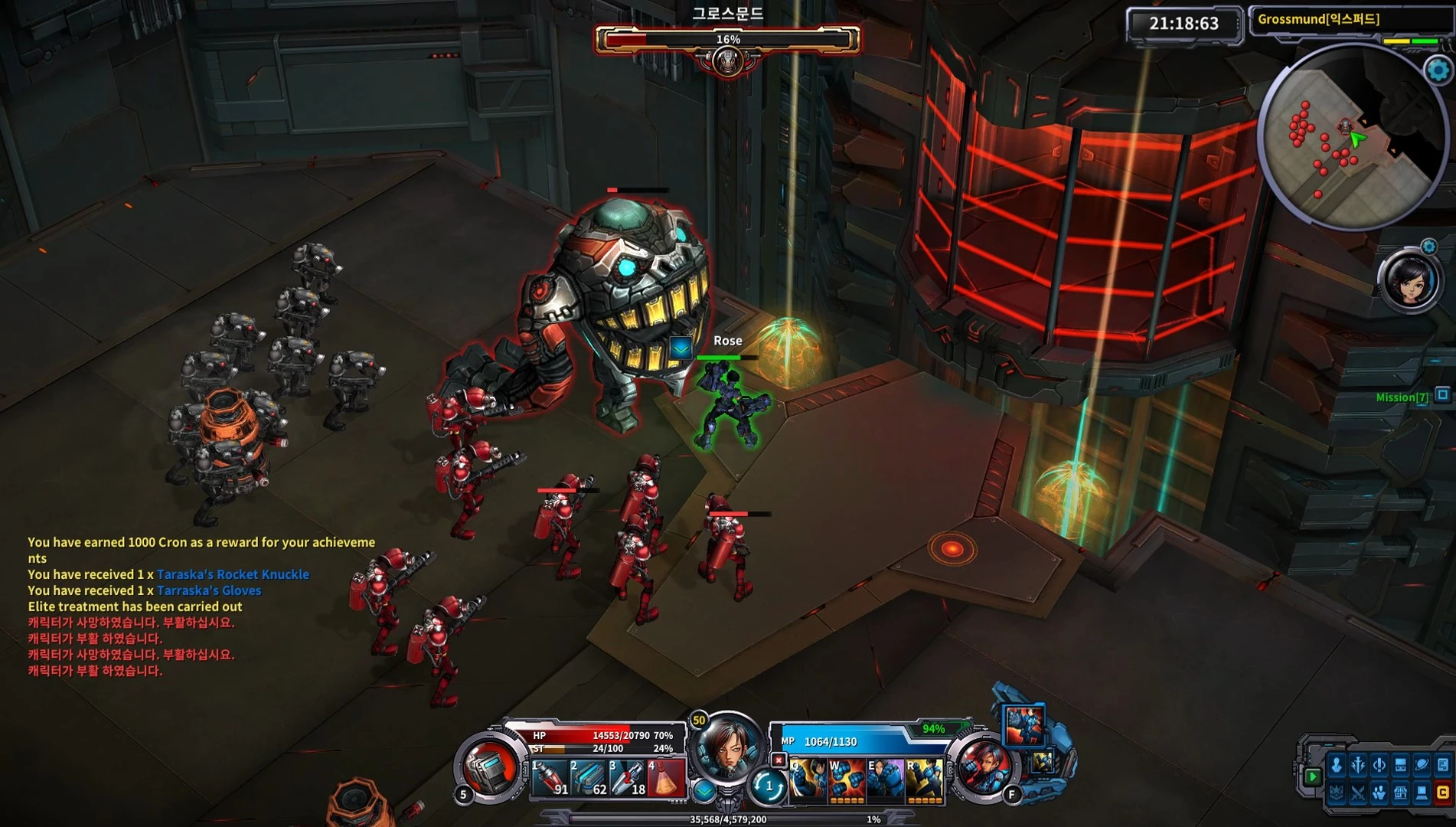Viewport: 1456px width, 827px height.
Task: Expand the Mission[7] tracker
Action: point(1442,395)
